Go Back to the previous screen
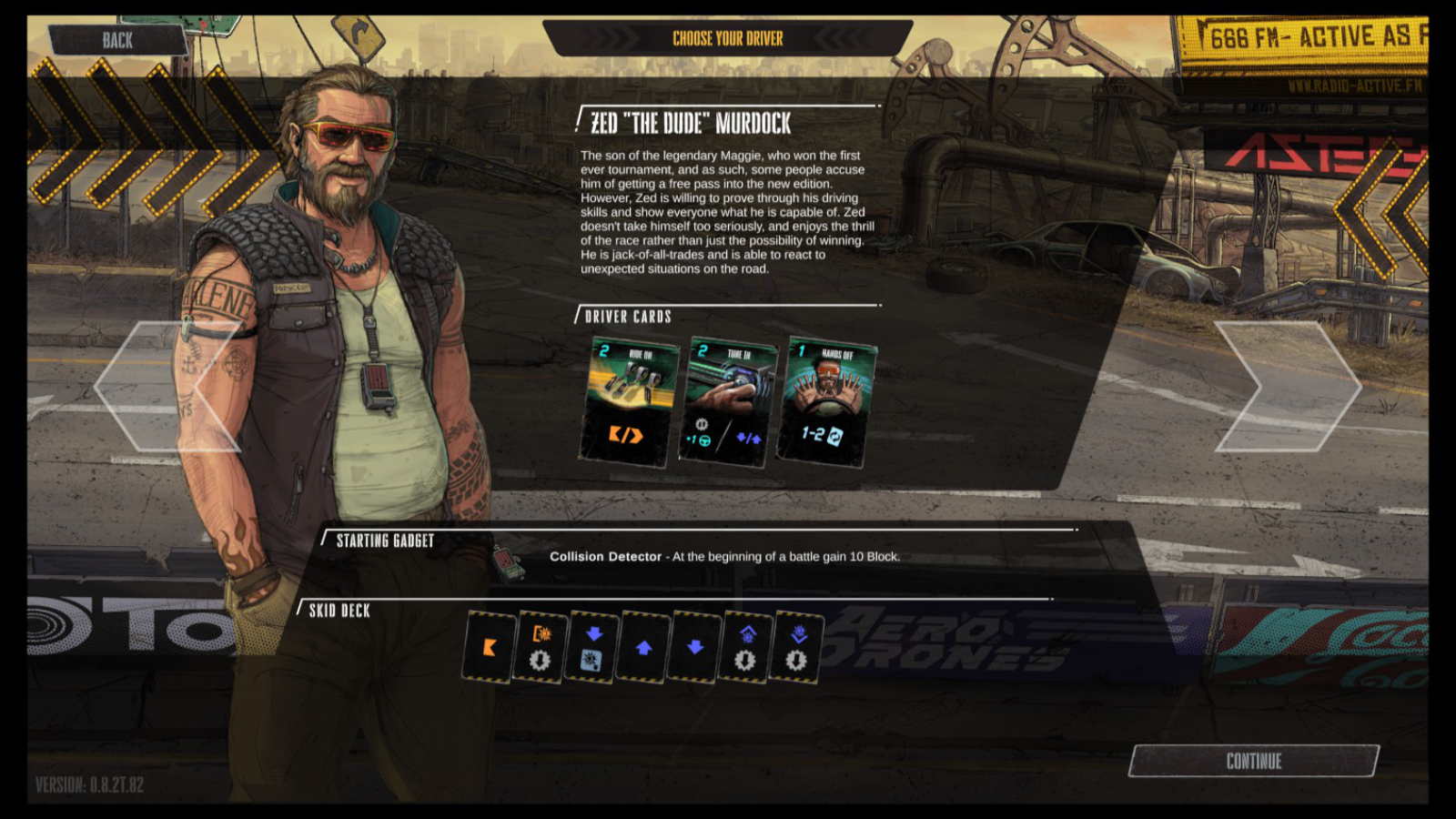Viewport: 1456px width, 819px height. click(x=118, y=40)
